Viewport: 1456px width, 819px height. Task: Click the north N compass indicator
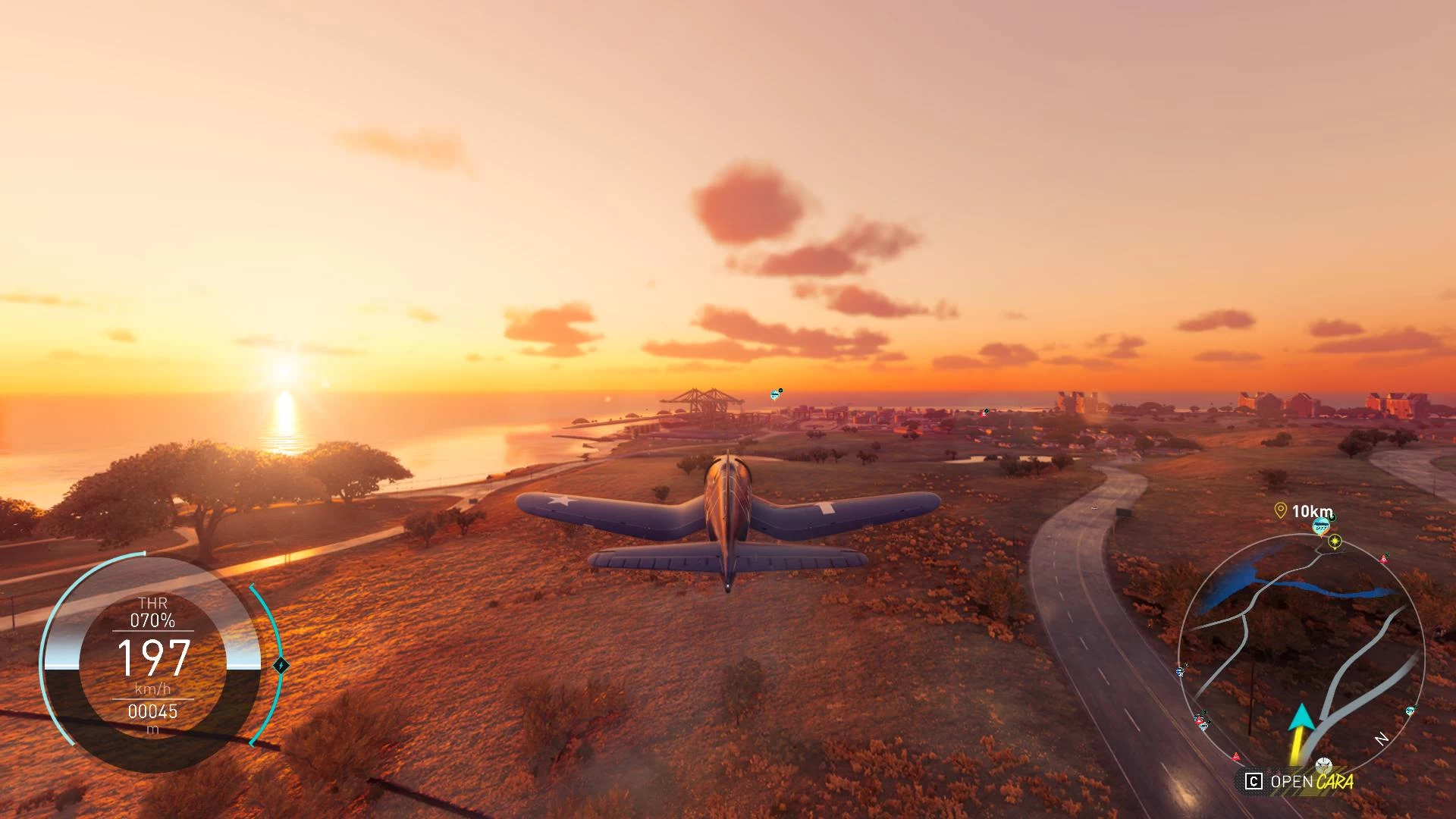tap(1382, 738)
